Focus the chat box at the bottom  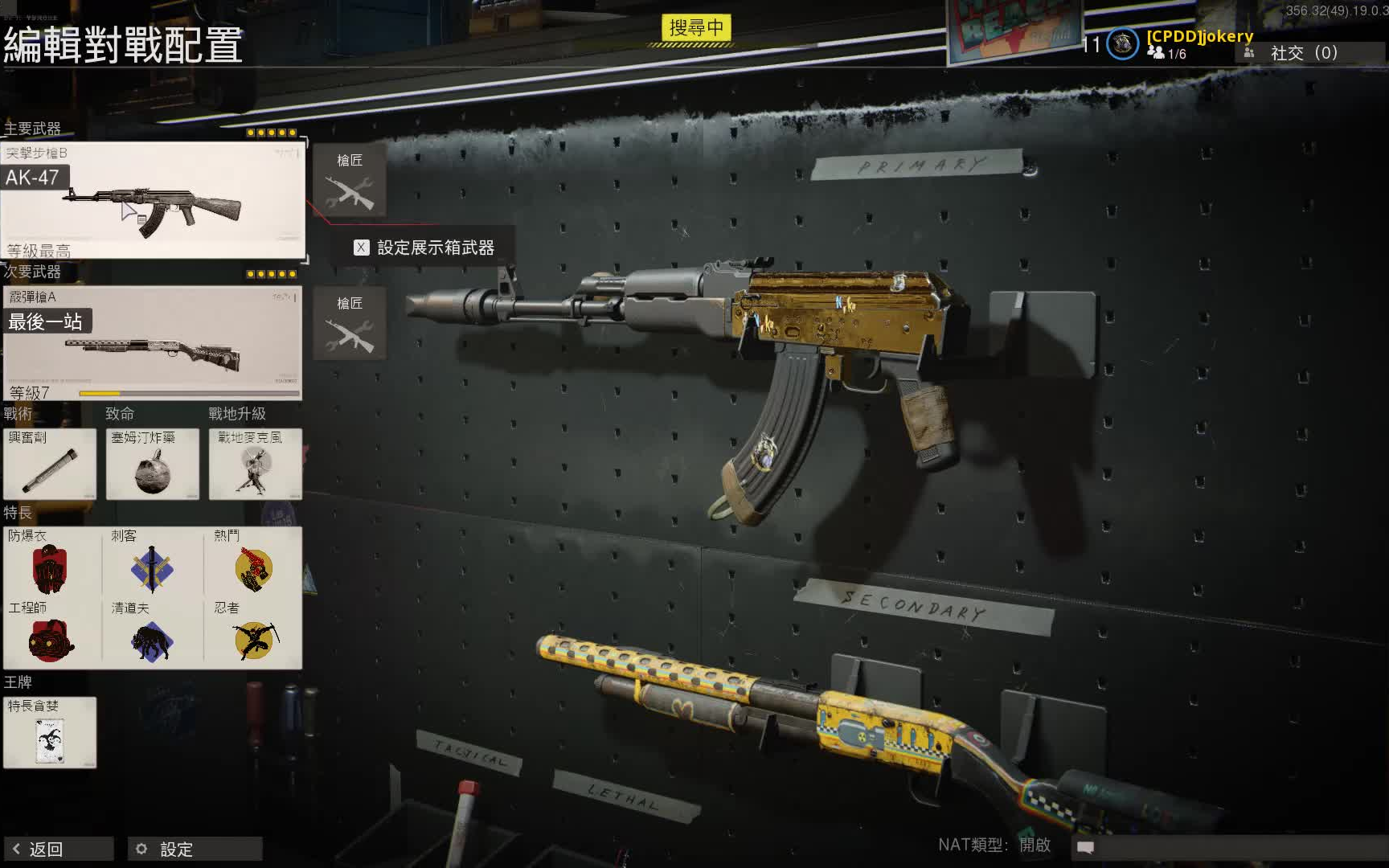point(1230,847)
